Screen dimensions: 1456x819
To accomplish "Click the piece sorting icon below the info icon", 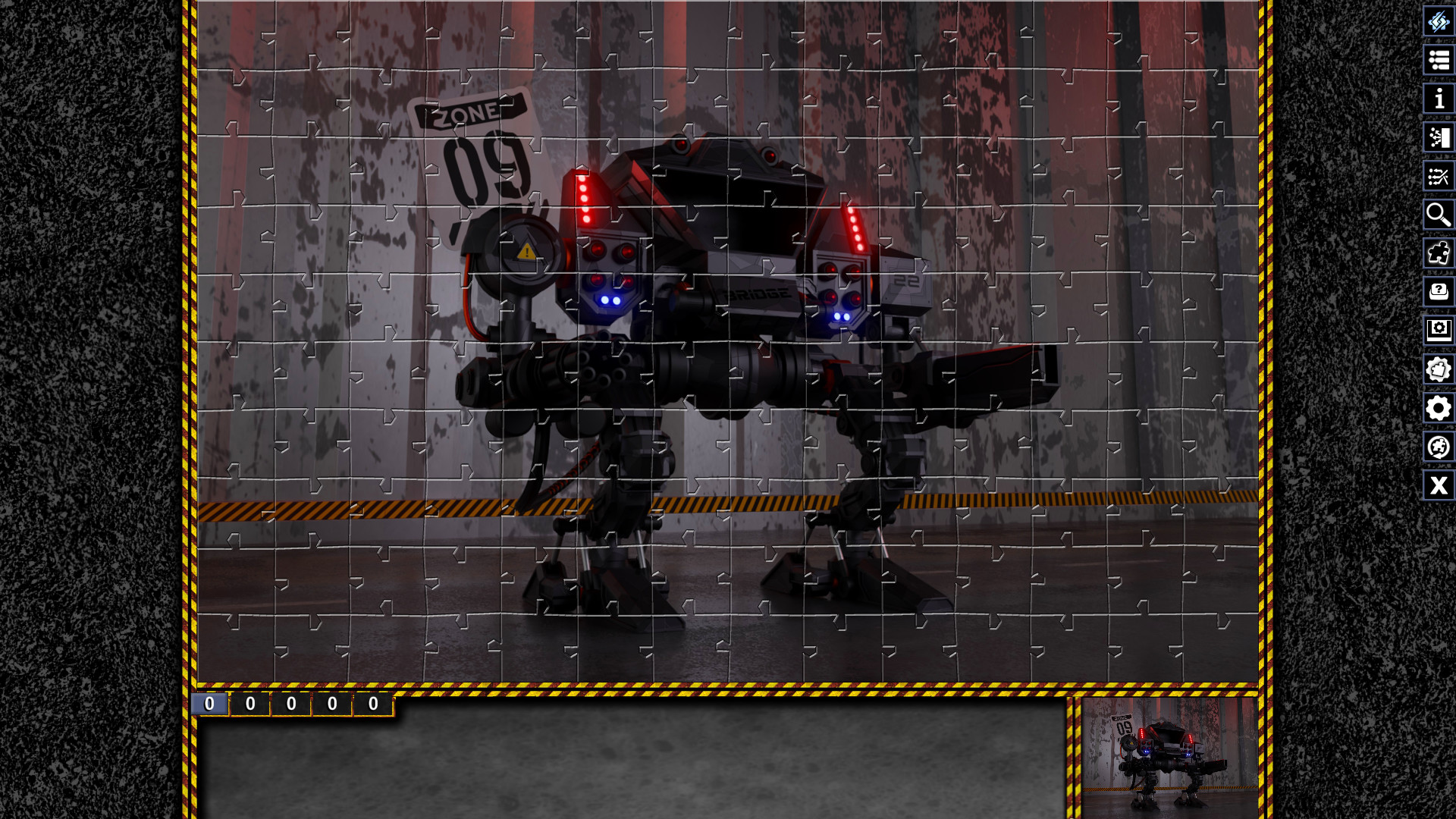I will [1438, 137].
